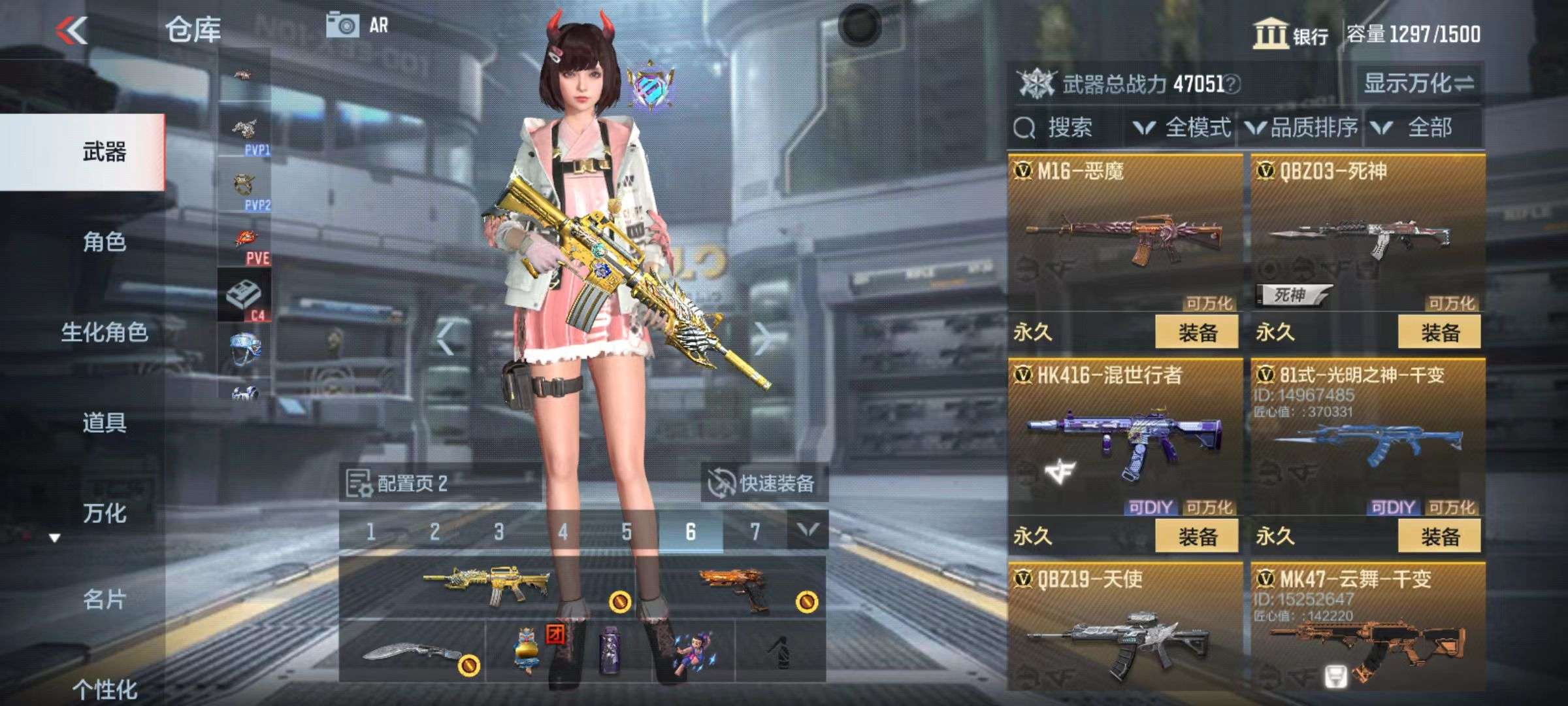Show the 名片 name card tab

click(104, 599)
